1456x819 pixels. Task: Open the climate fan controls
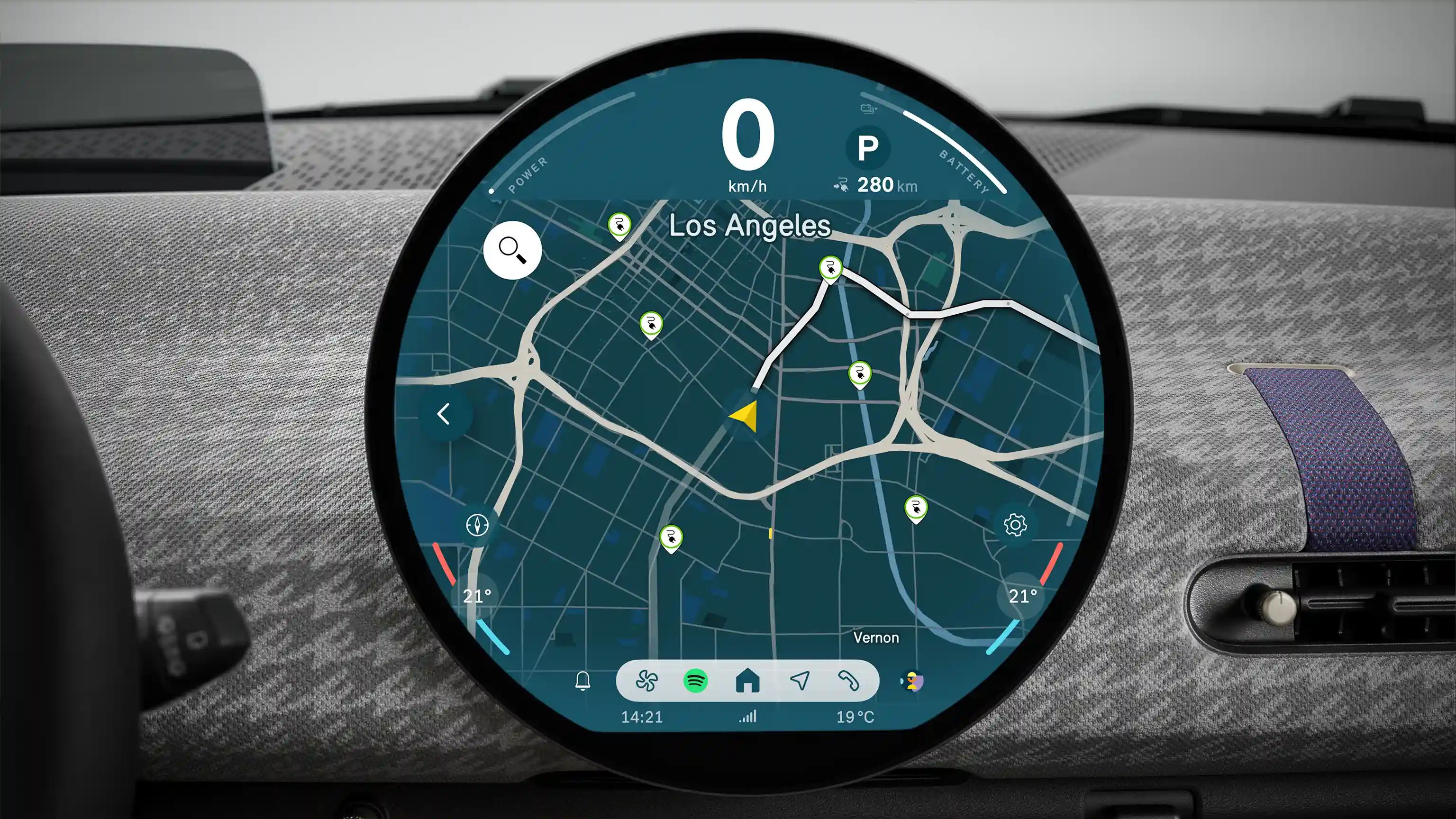click(x=649, y=682)
